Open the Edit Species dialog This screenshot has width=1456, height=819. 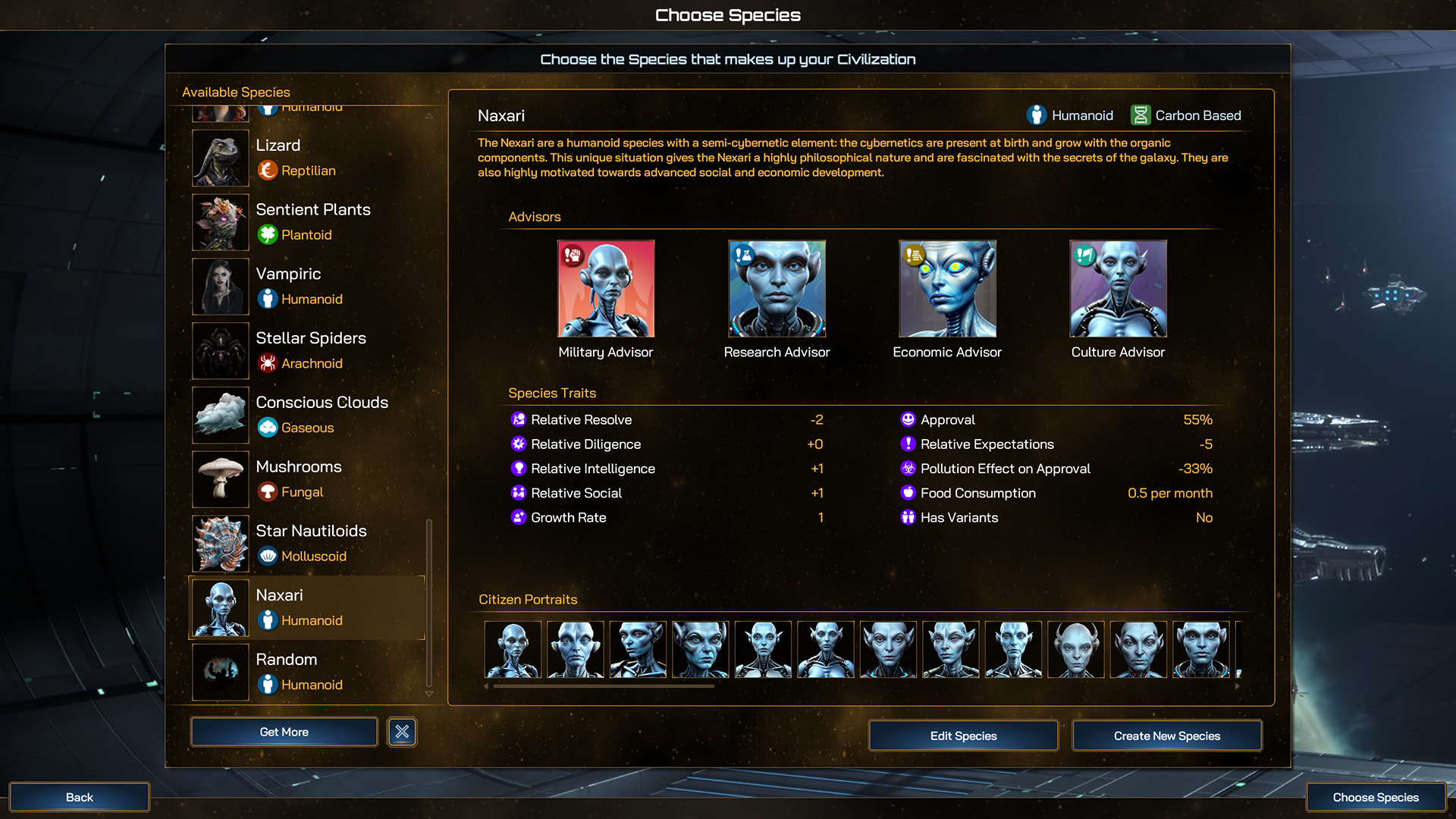(963, 735)
